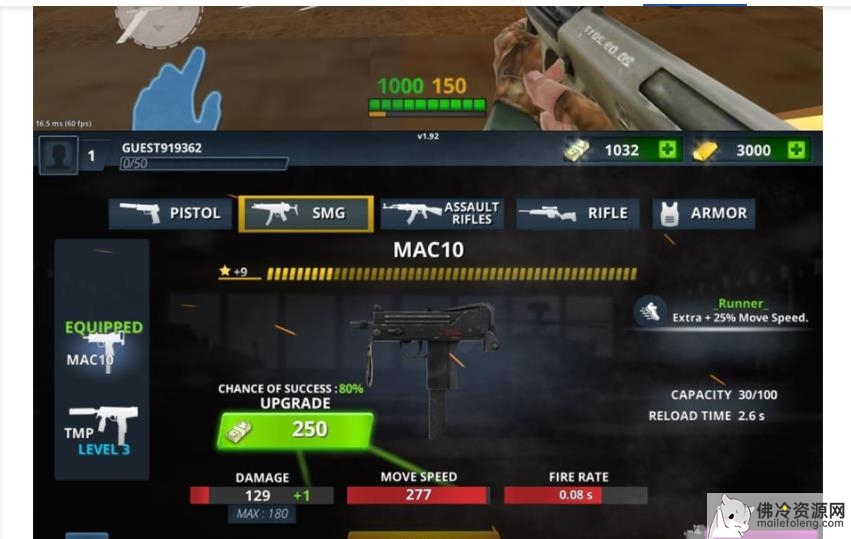Select the SMG category tab
851x539 pixels.
tap(306, 213)
